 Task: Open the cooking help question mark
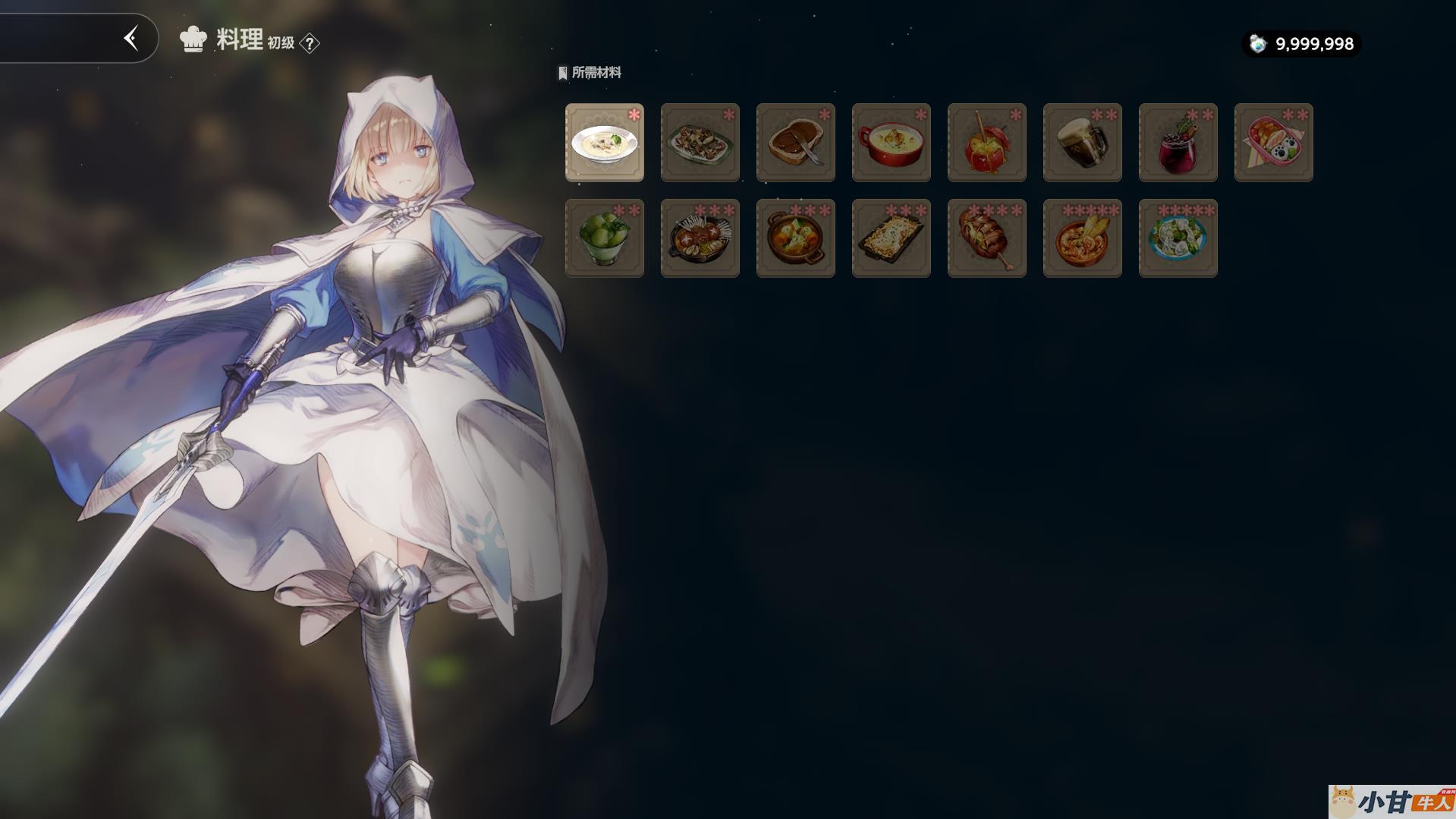coord(310,43)
